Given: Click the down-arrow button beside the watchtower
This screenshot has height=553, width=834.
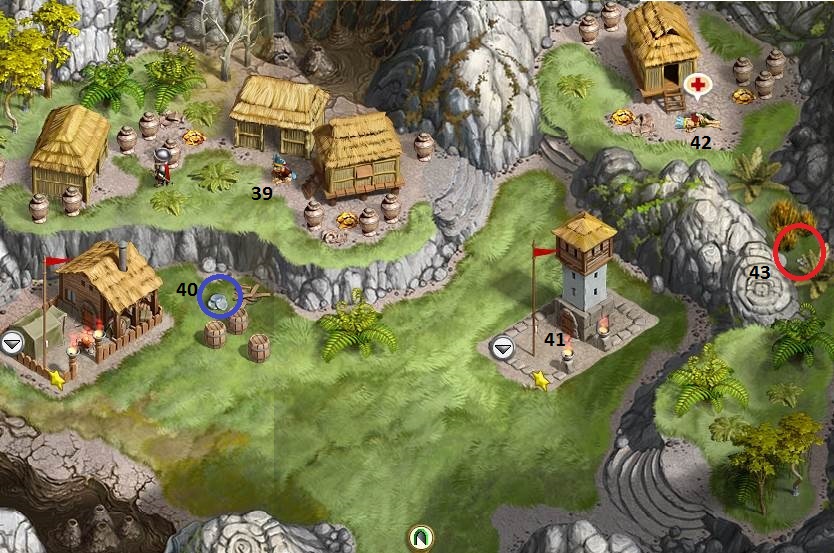Looking at the screenshot, I should (x=503, y=347).
